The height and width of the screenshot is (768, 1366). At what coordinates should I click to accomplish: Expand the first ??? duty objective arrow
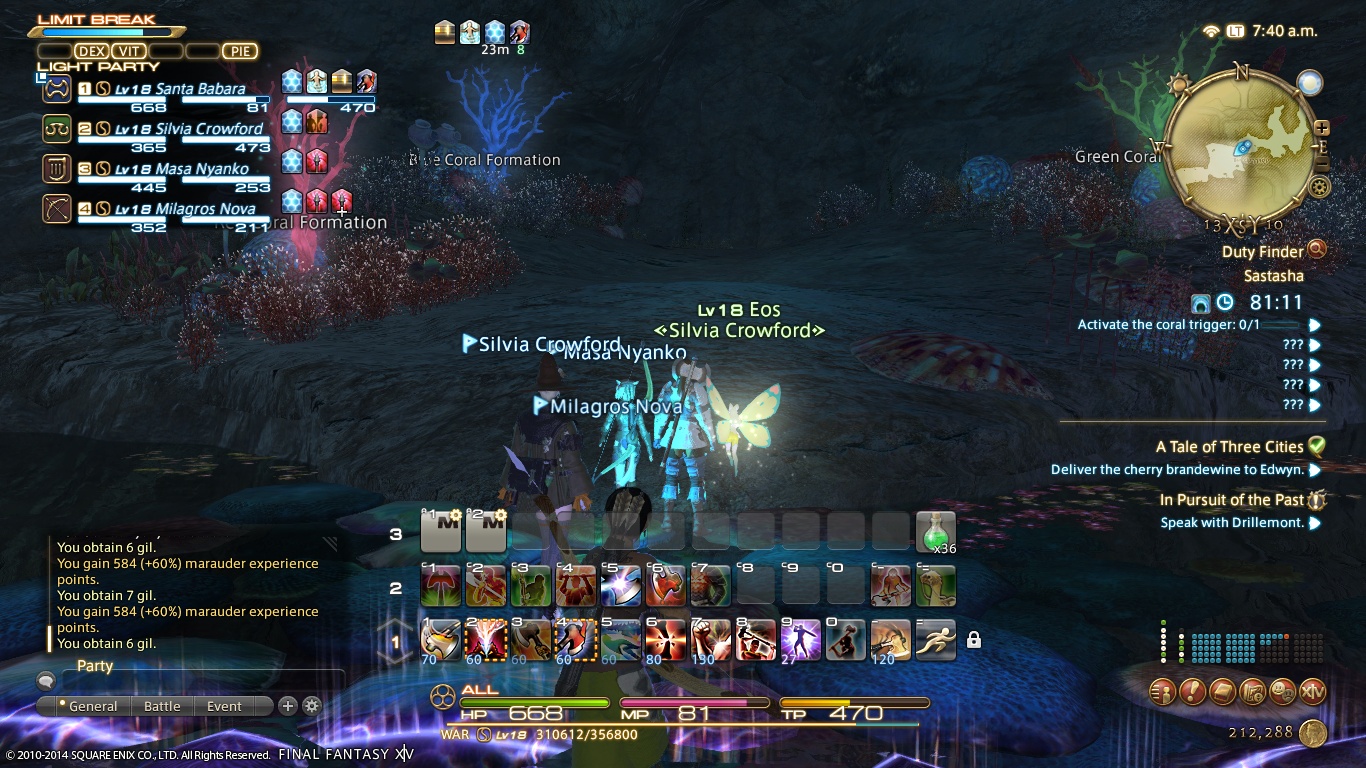coord(1312,344)
